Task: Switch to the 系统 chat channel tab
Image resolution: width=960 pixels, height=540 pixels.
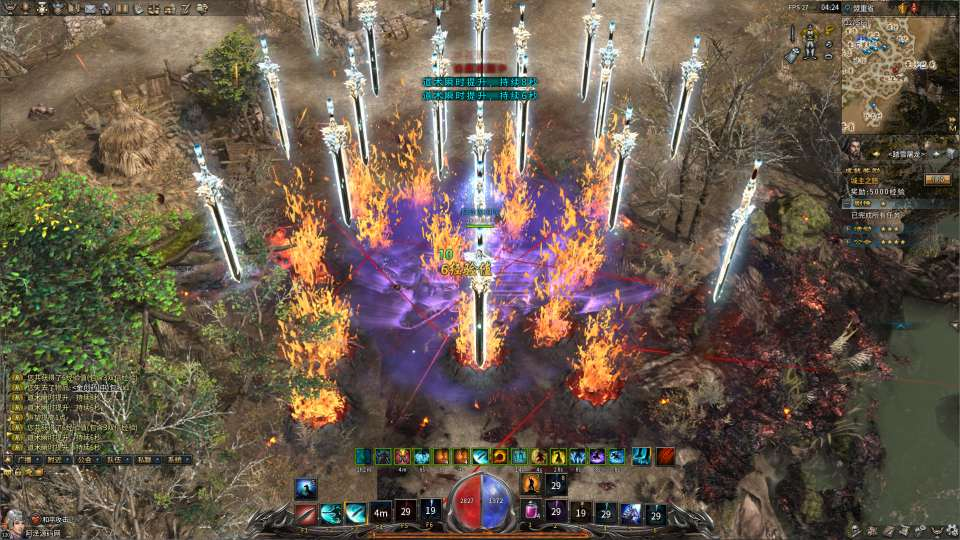Action: tap(175, 460)
